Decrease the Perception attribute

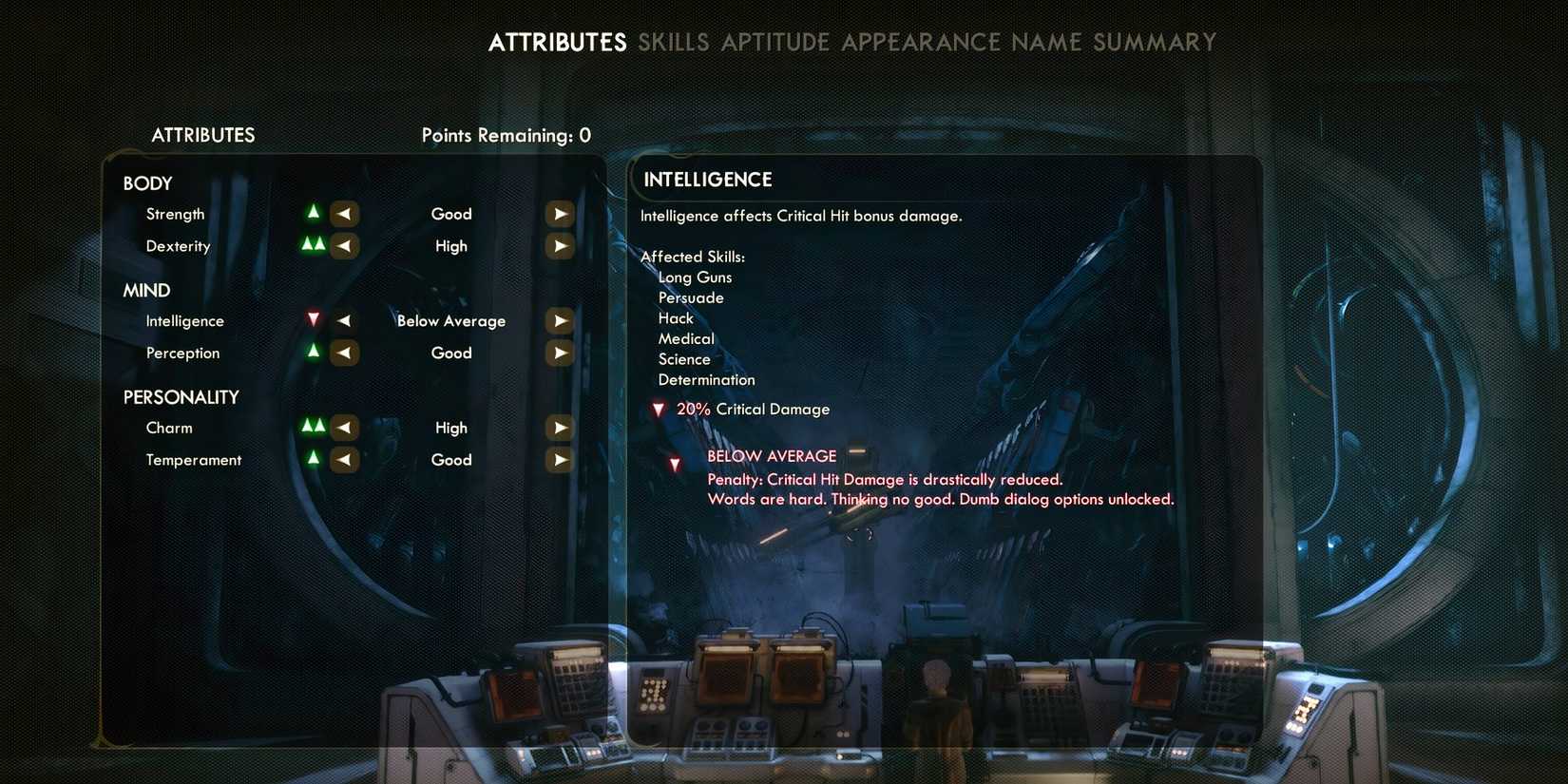click(345, 353)
